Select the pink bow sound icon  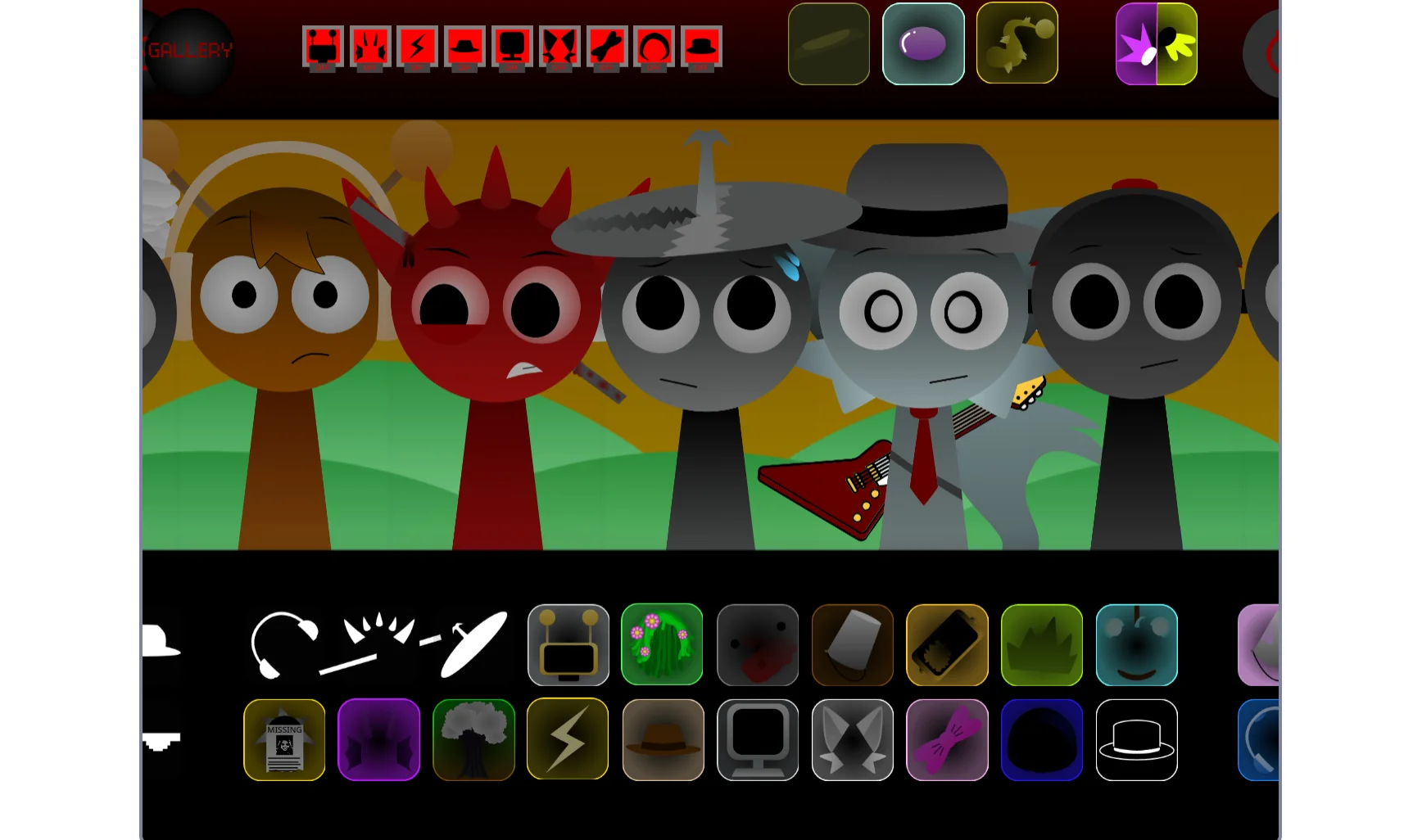click(x=946, y=738)
